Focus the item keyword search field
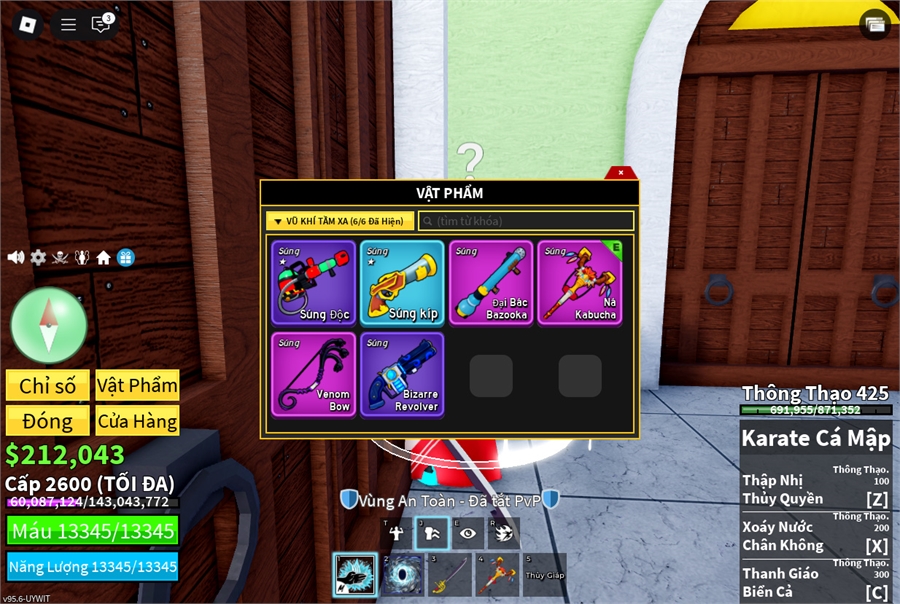This screenshot has width=900, height=604. [x=526, y=221]
